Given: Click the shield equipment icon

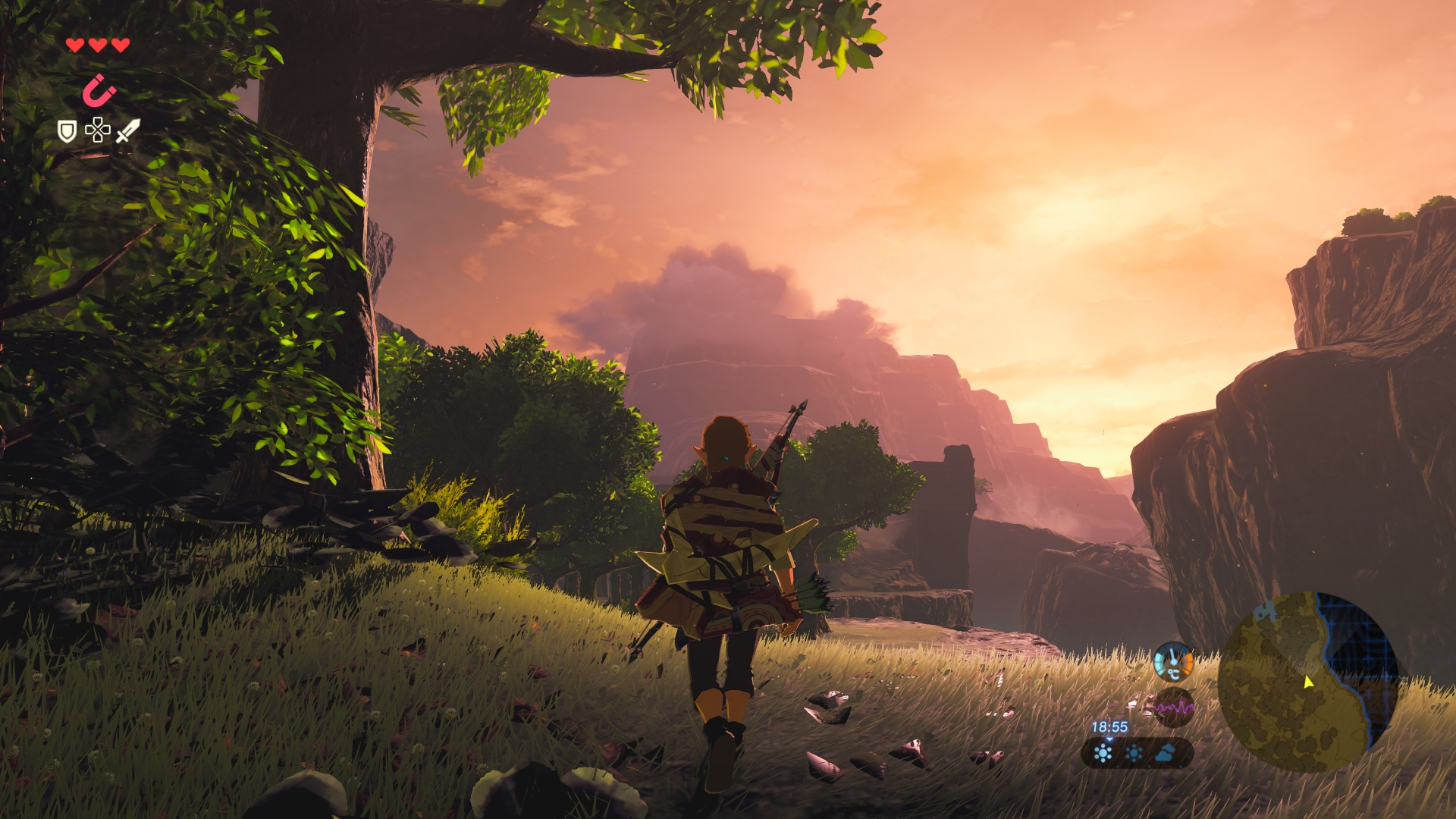Looking at the screenshot, I should pos(67,131).
